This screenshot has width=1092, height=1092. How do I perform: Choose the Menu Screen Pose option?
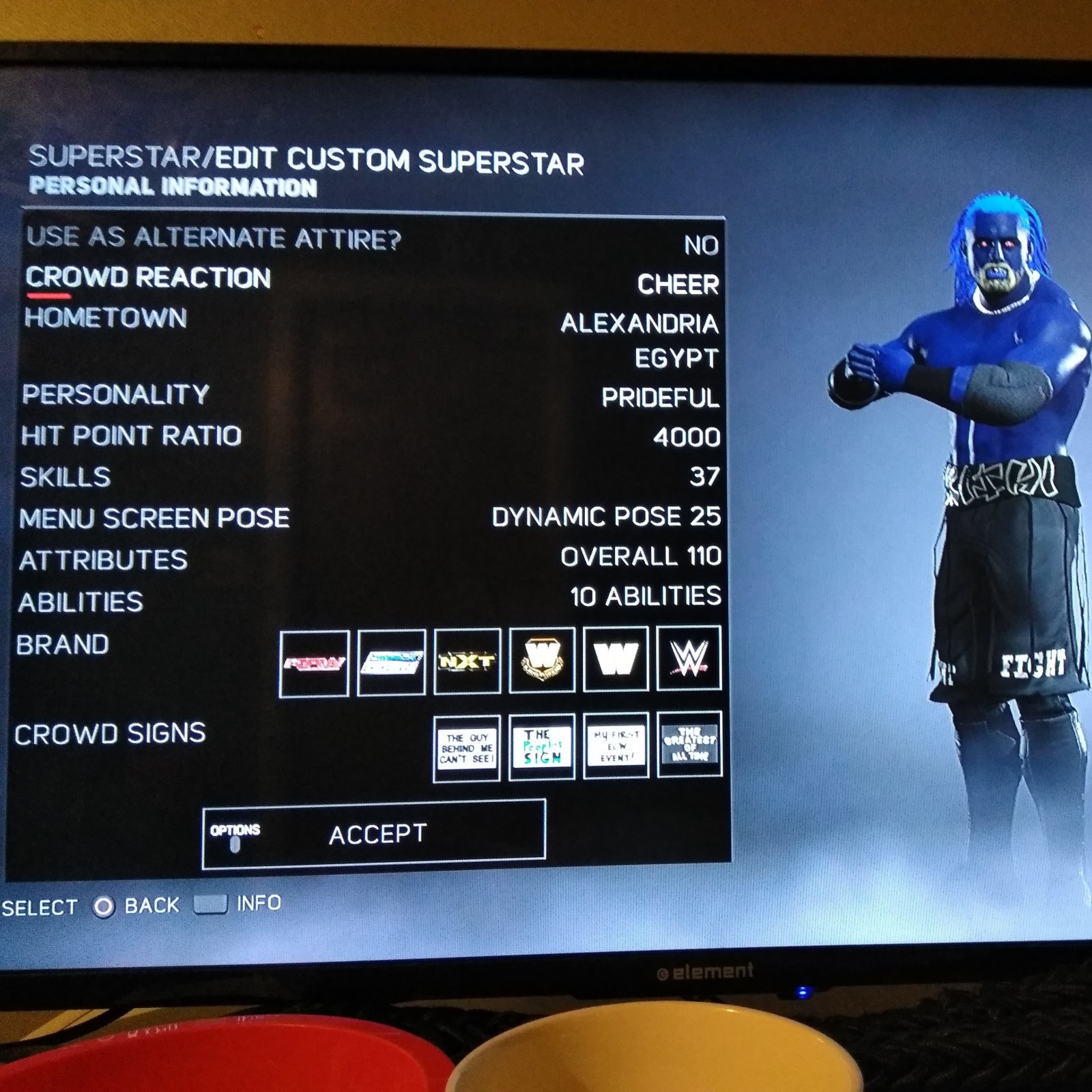(154, 519)
